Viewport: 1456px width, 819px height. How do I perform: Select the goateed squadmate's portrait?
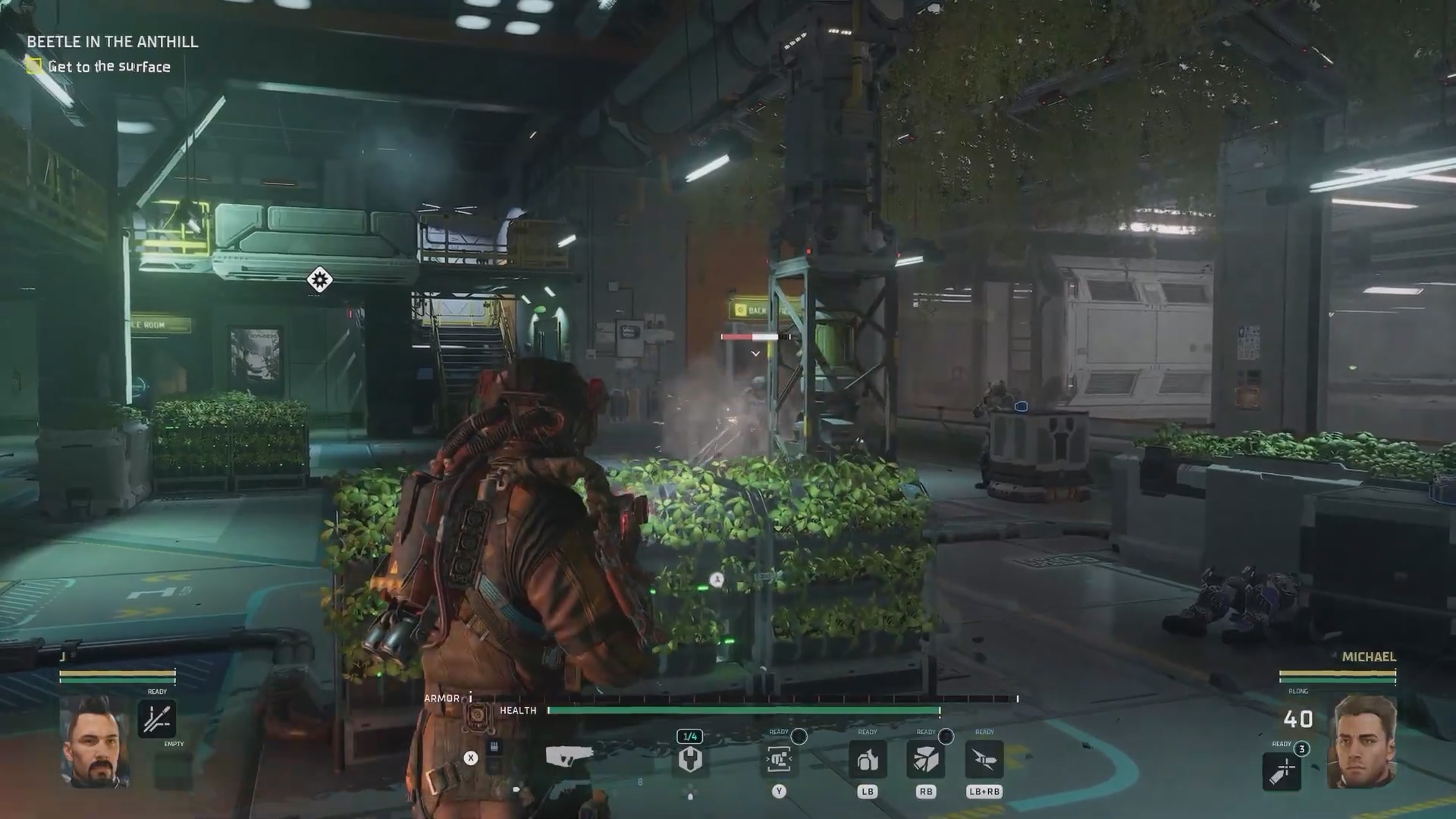point(95,741)
